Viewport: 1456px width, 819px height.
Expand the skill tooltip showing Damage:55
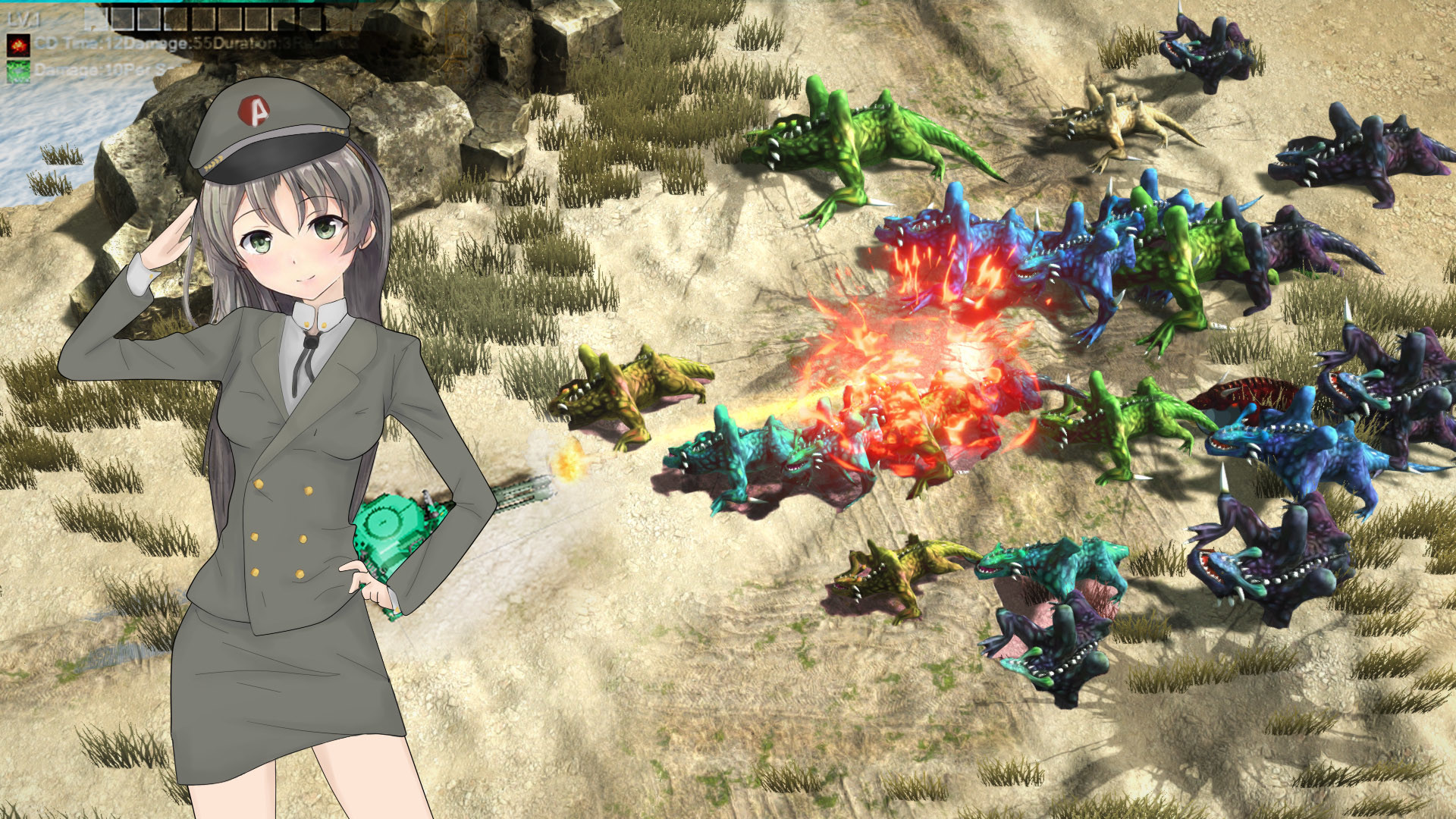[x=168, y=44]
